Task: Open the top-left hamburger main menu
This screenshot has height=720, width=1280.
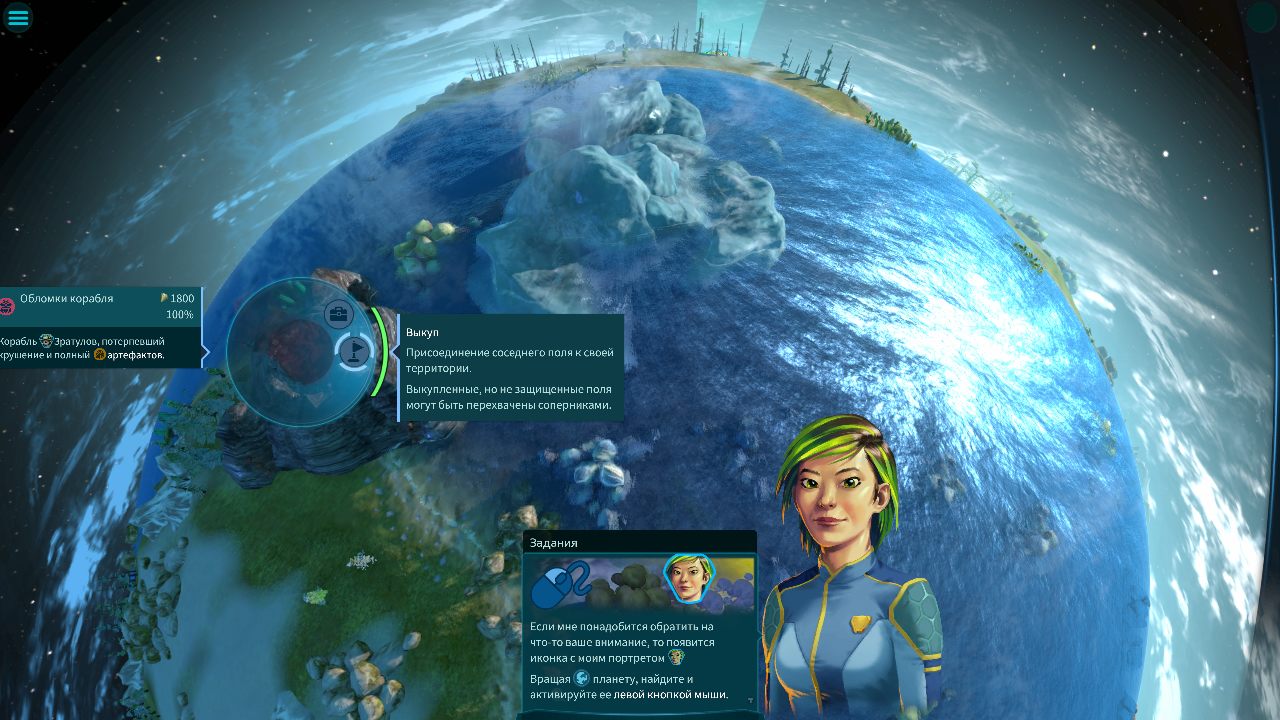Action: point(17,17)
